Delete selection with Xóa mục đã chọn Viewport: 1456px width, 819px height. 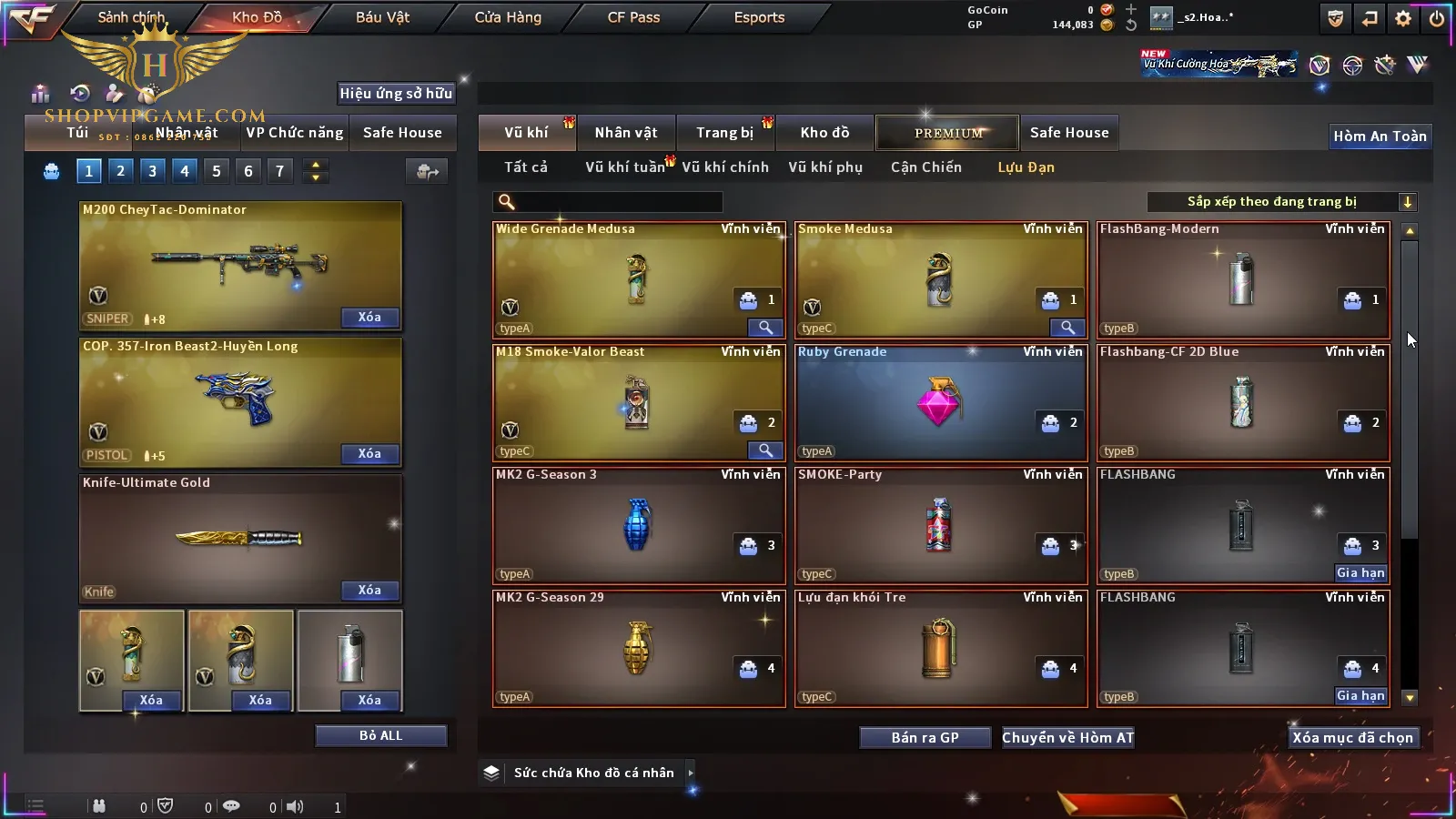coord(1352,738)
